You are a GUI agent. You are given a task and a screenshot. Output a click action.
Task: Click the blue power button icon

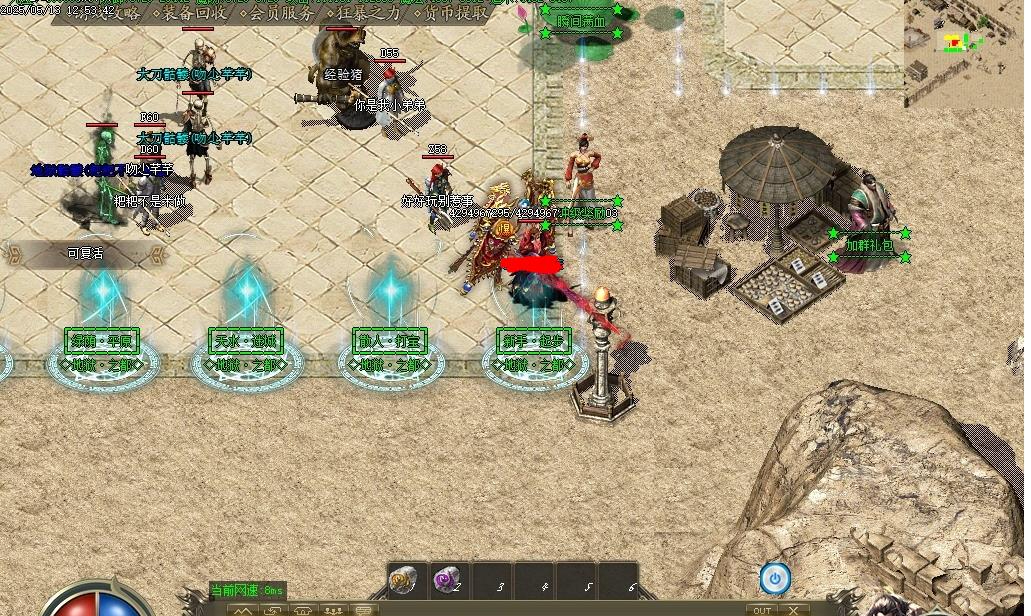pyautogui.click(x=775, y=577)
